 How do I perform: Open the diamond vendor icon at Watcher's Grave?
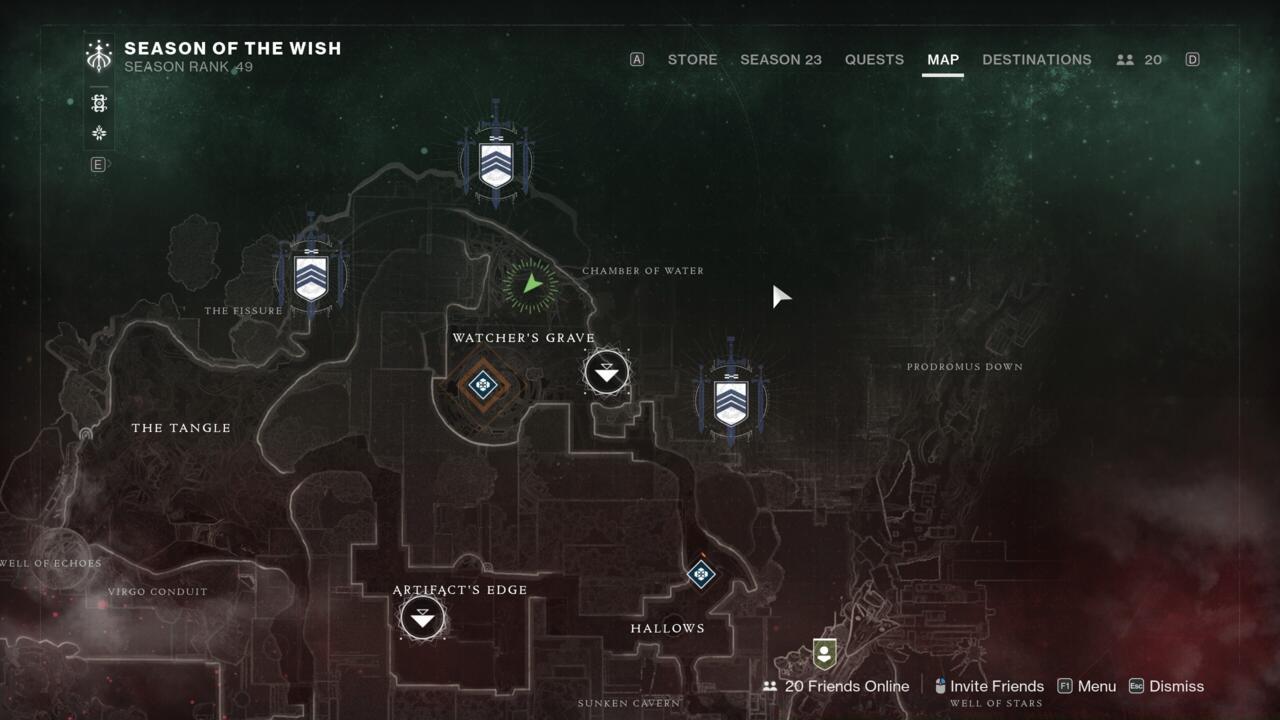(482, 385)
